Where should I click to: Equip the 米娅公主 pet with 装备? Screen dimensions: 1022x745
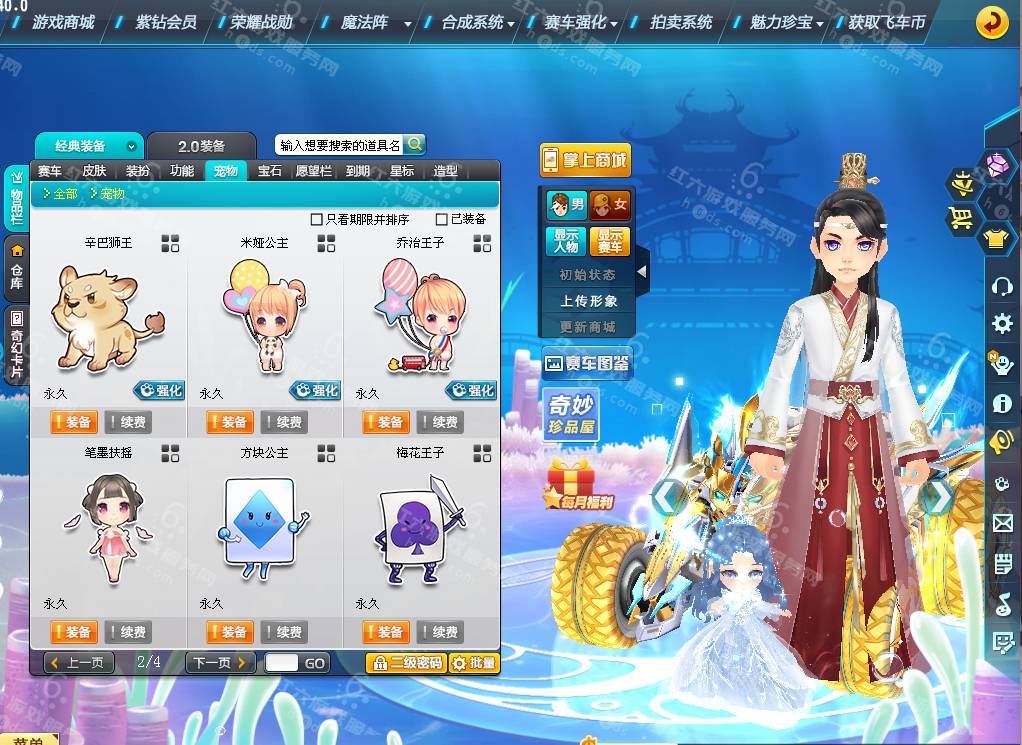coord(229,422)
